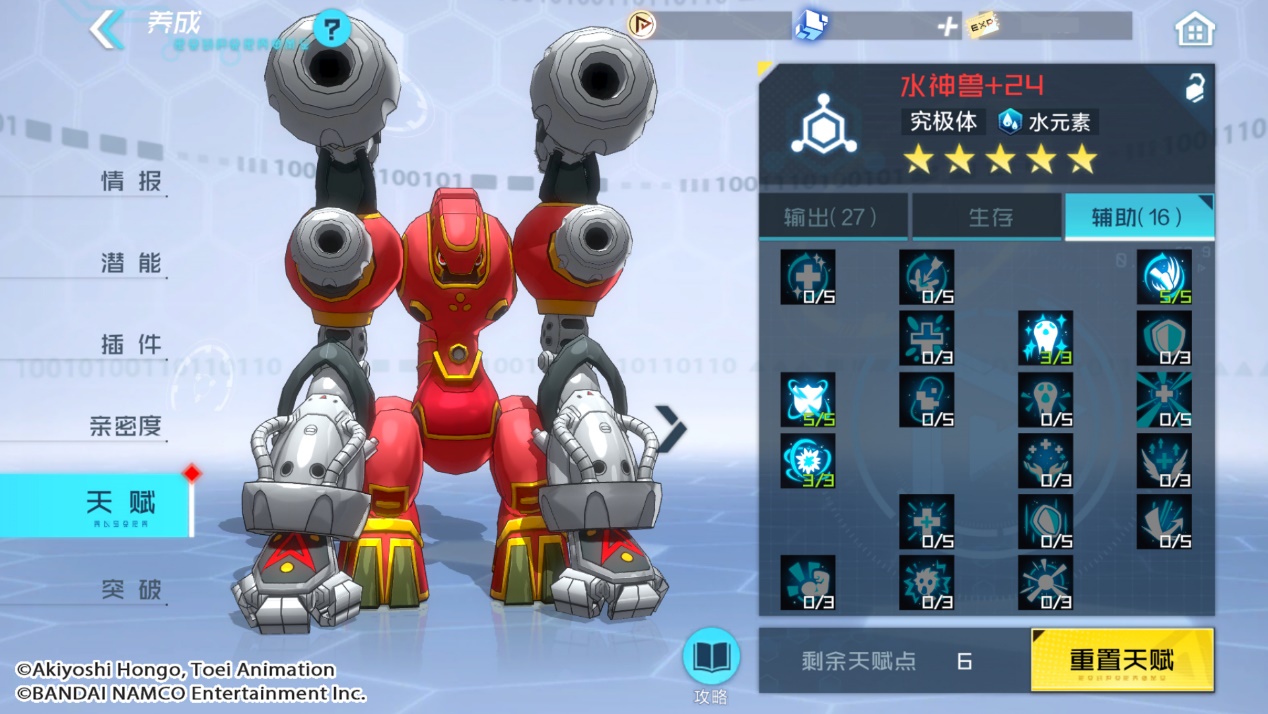
Task: Open the 插件 plugin menu entry
Action: [131, 345]
